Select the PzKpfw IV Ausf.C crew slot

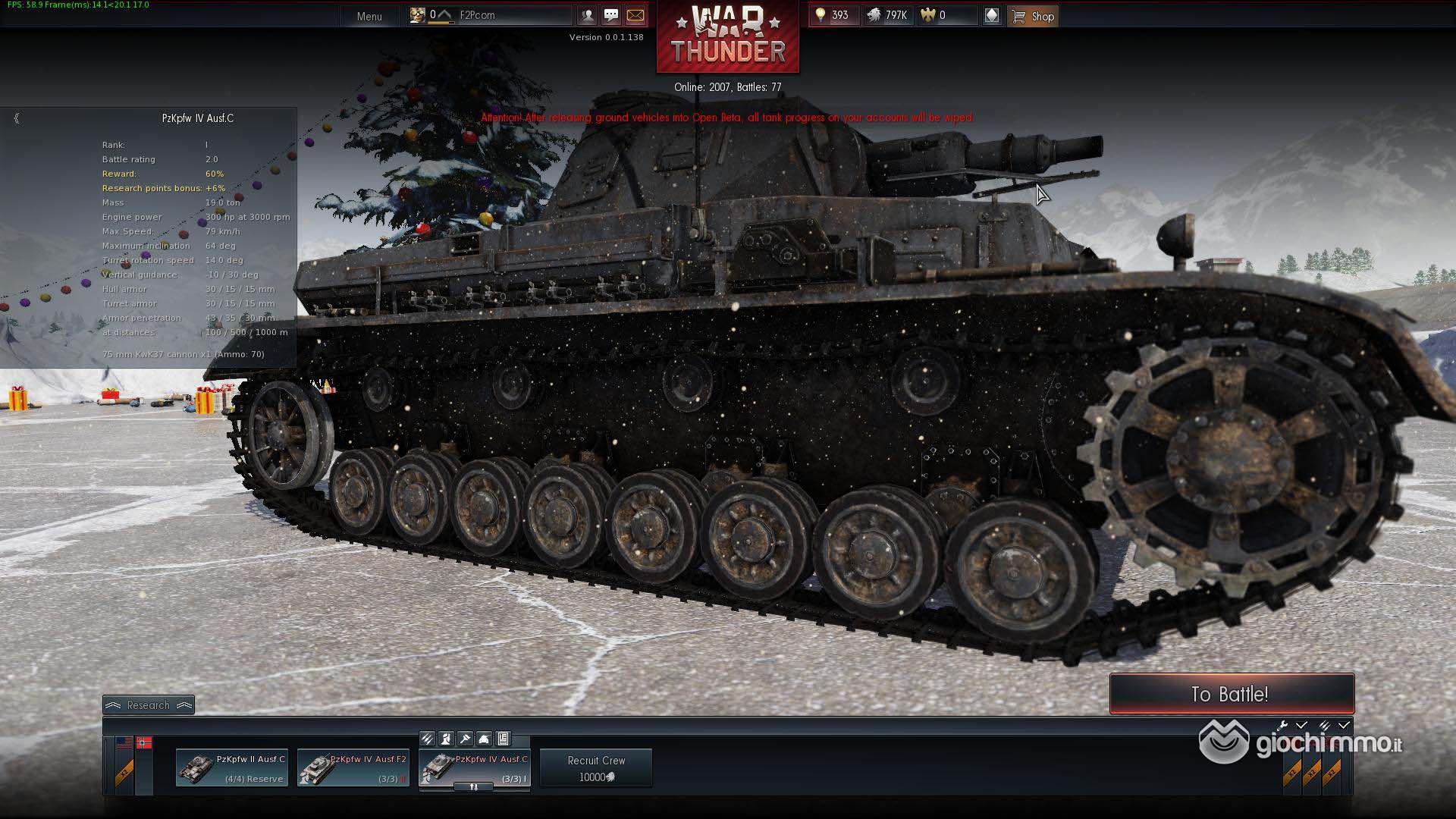point(475,768)
